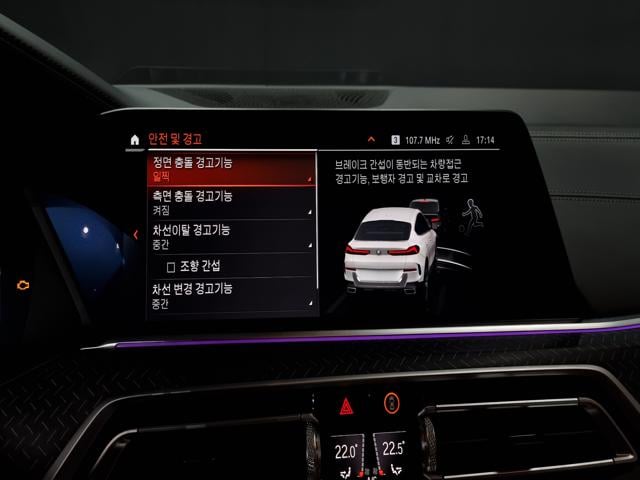Open 측면 충돌 경고기능 setting

(x=232, y=203)
